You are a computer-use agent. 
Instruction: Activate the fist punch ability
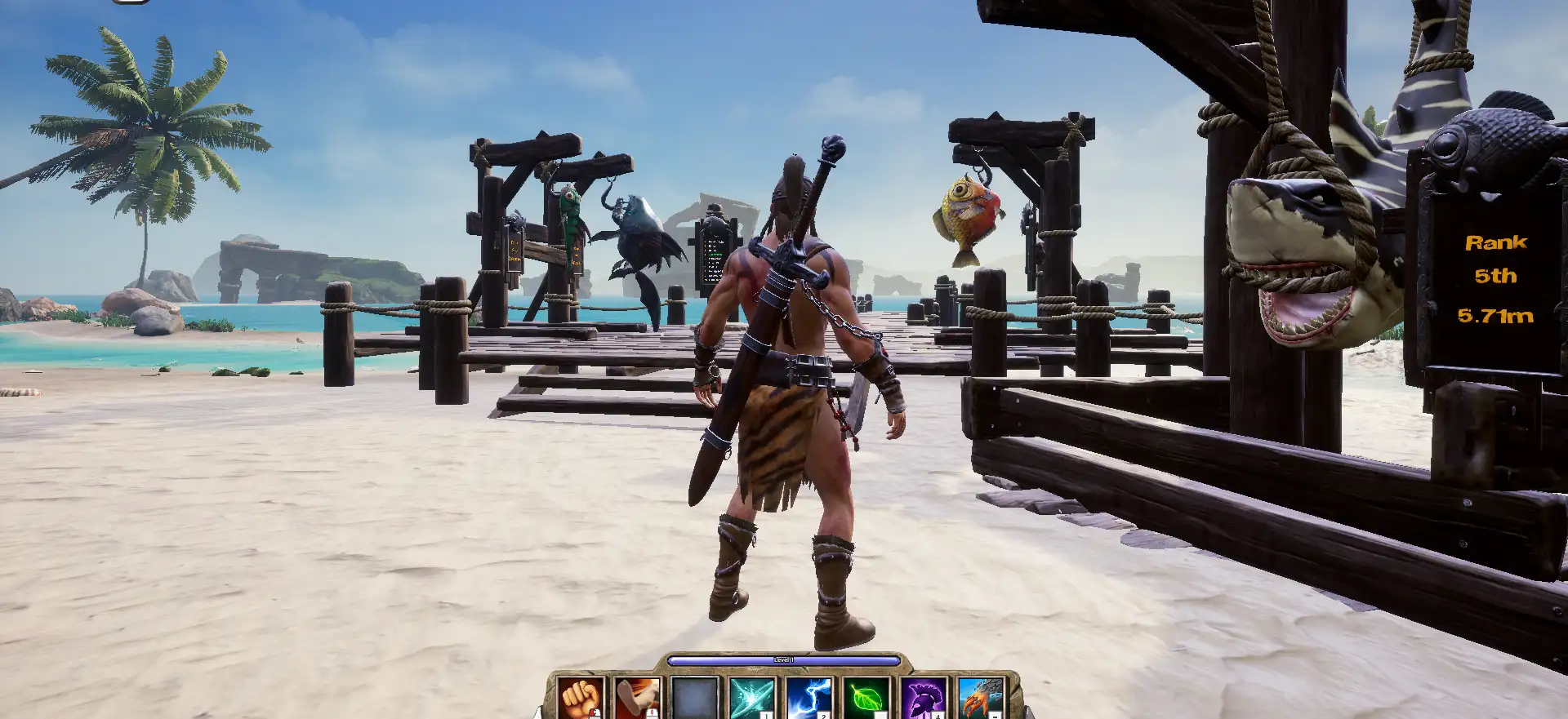(581, 698)
